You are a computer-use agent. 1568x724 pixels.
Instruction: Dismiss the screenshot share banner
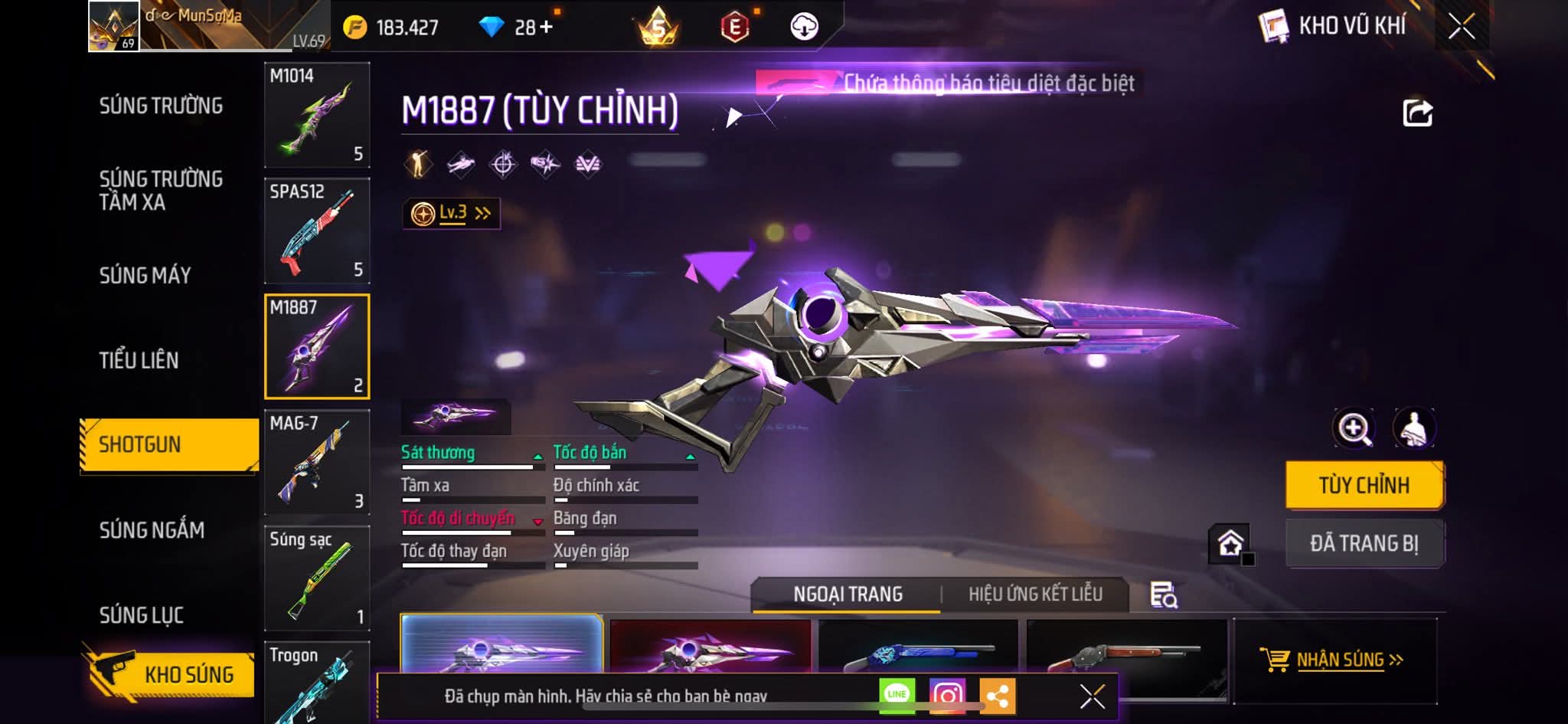1092,696
